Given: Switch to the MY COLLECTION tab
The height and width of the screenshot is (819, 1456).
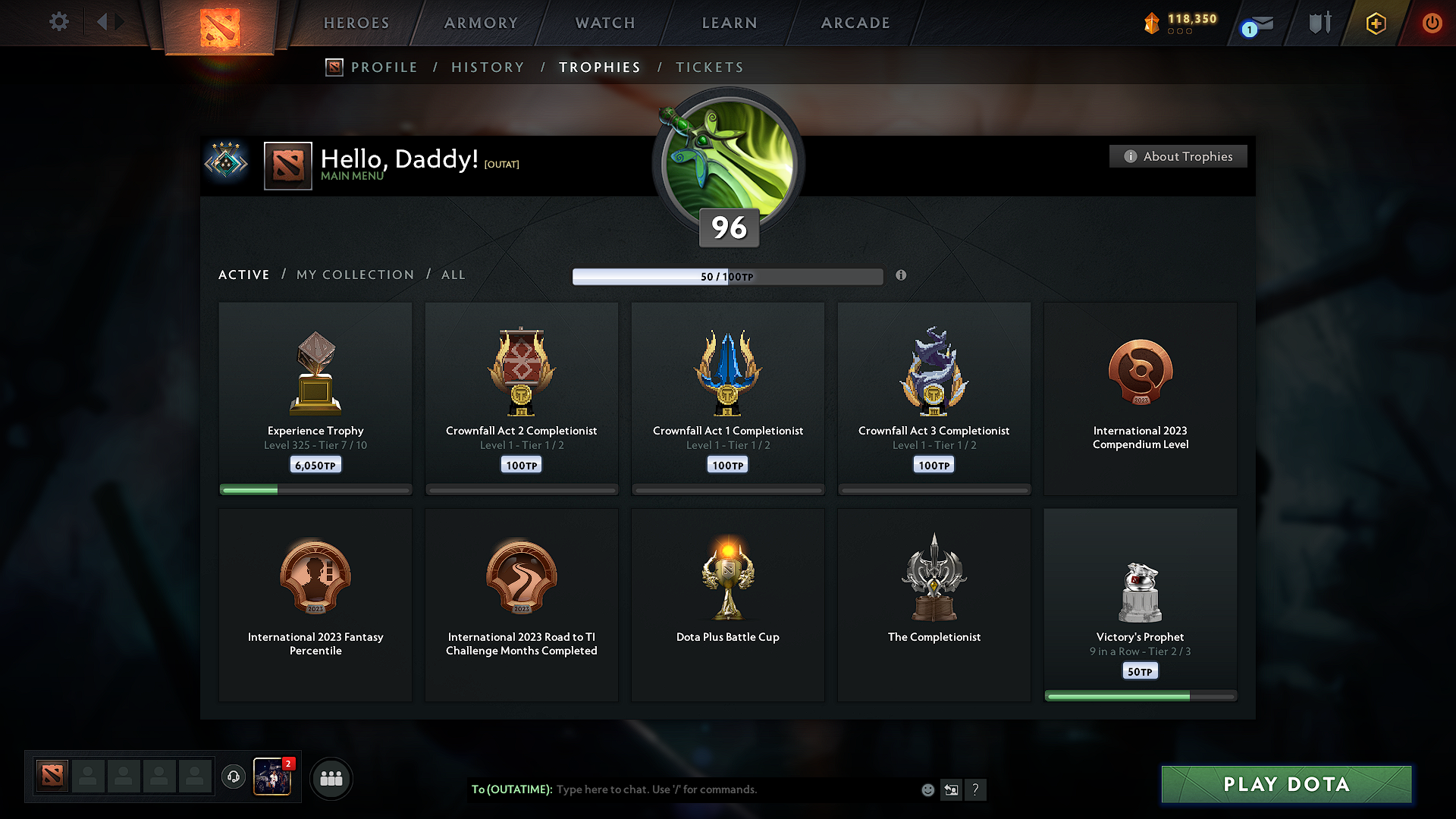Looking at the screenshot, I should click(x=354, y=275).
